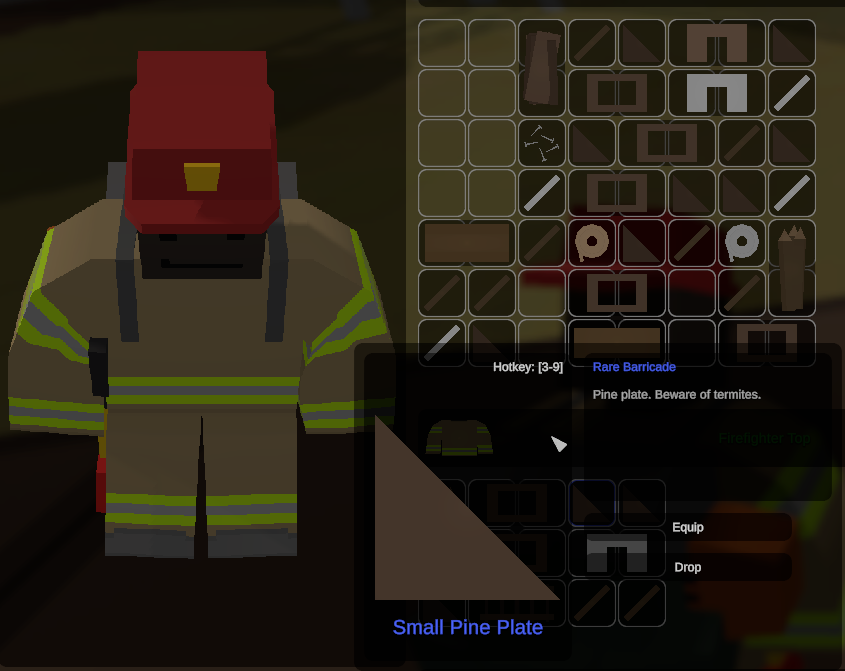Screen dimensions: 845x671
Task: Choose the brown rope coil
Action: (x=591, y=242)
